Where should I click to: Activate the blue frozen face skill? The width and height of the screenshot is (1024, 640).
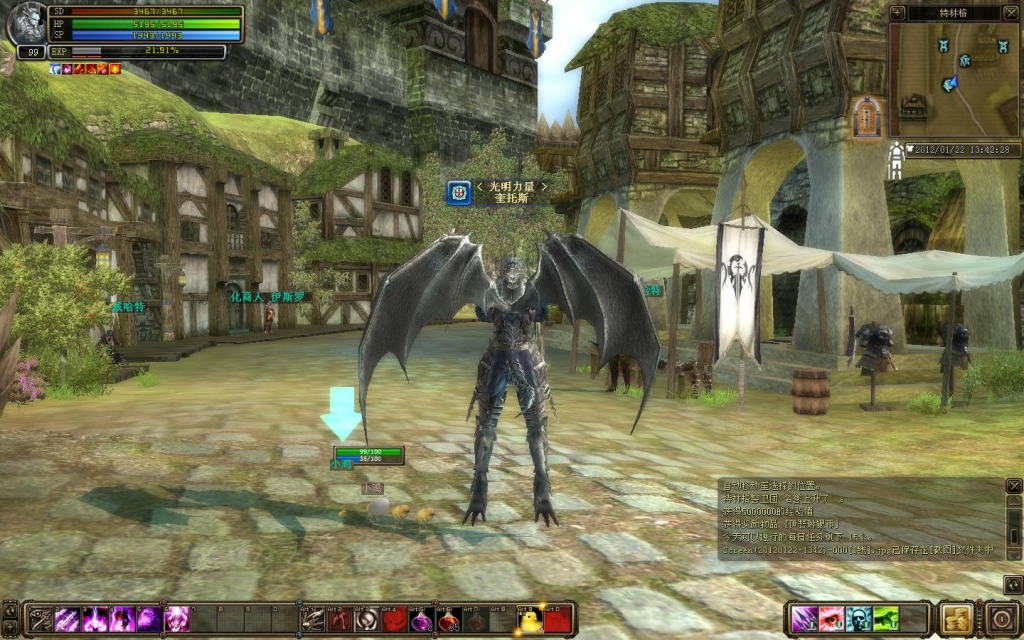coord(858,619)
